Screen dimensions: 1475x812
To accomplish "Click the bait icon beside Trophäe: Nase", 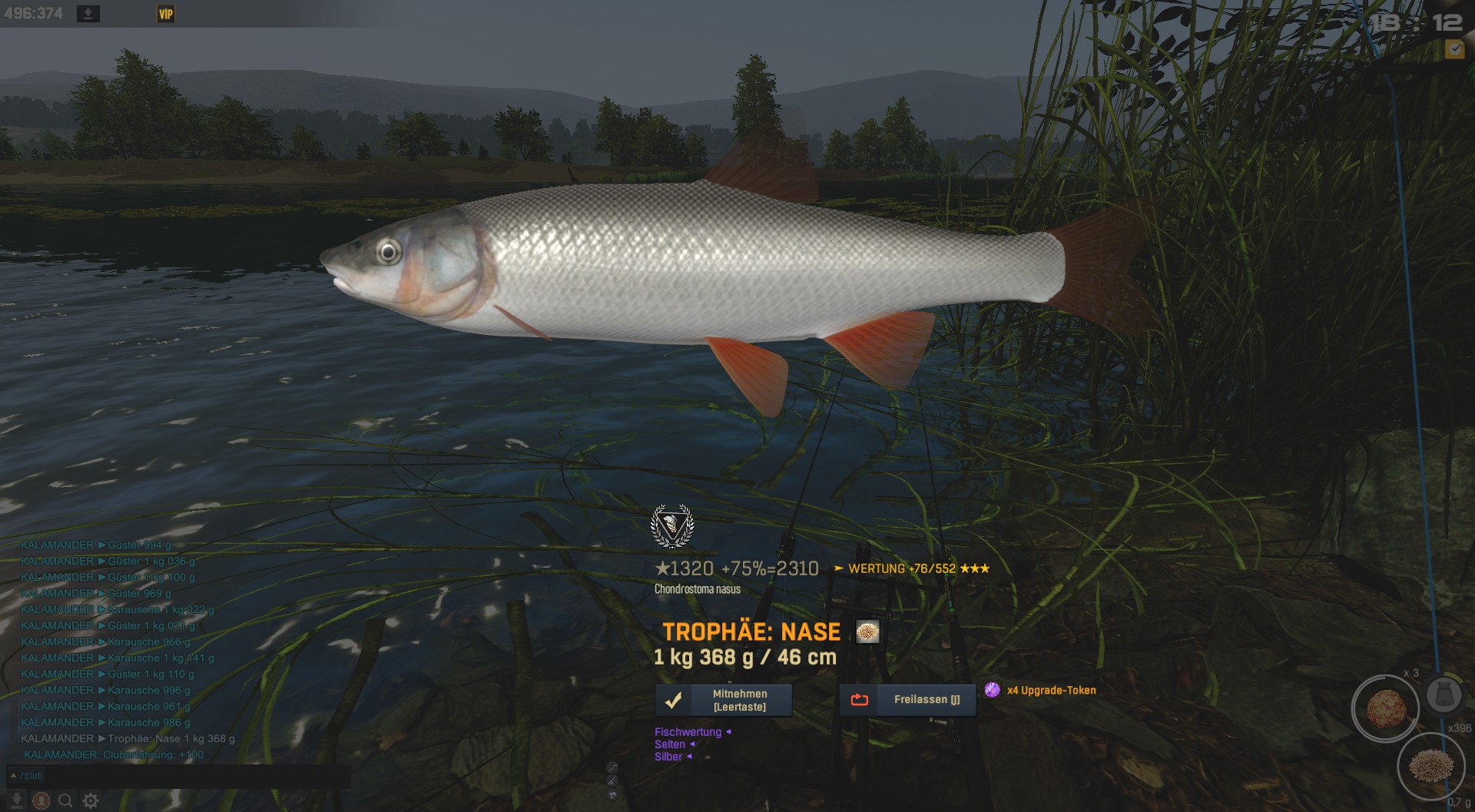I will click(x=867, y=632).
